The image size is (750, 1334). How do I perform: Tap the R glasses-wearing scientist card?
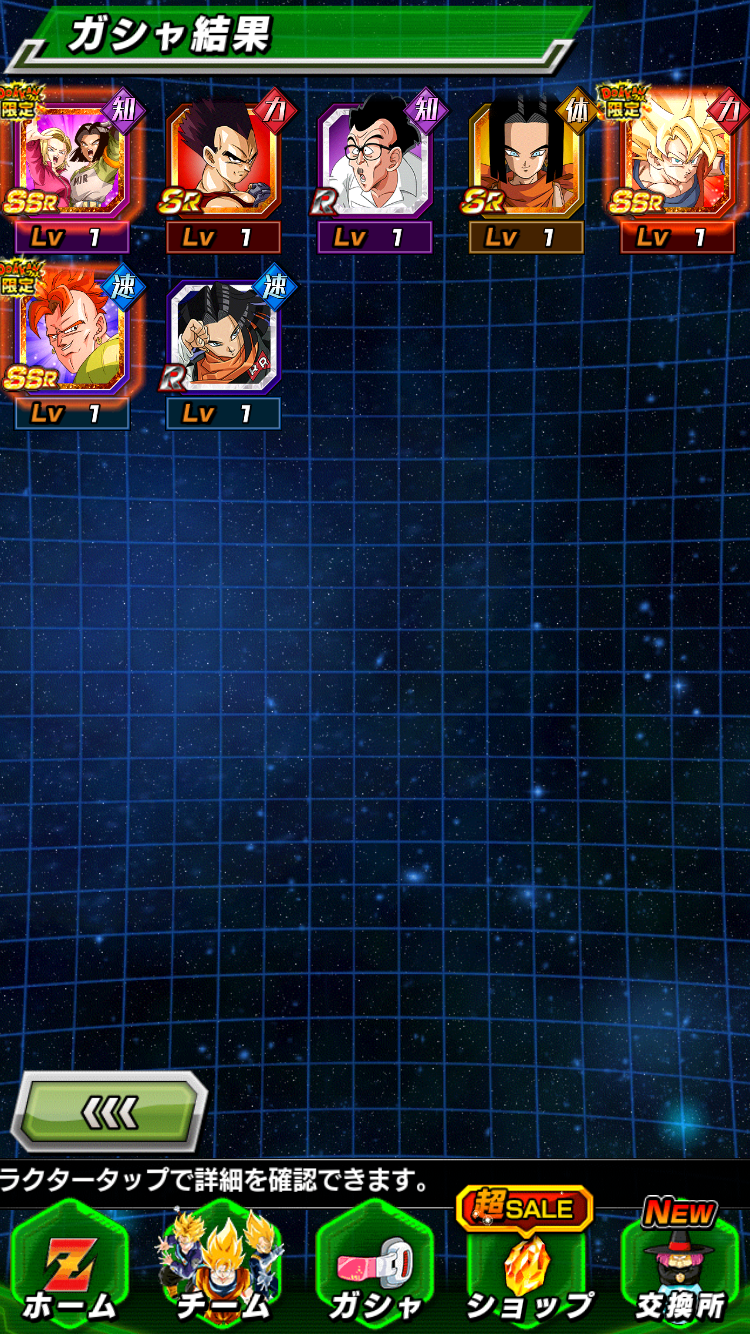click(375, 162)
